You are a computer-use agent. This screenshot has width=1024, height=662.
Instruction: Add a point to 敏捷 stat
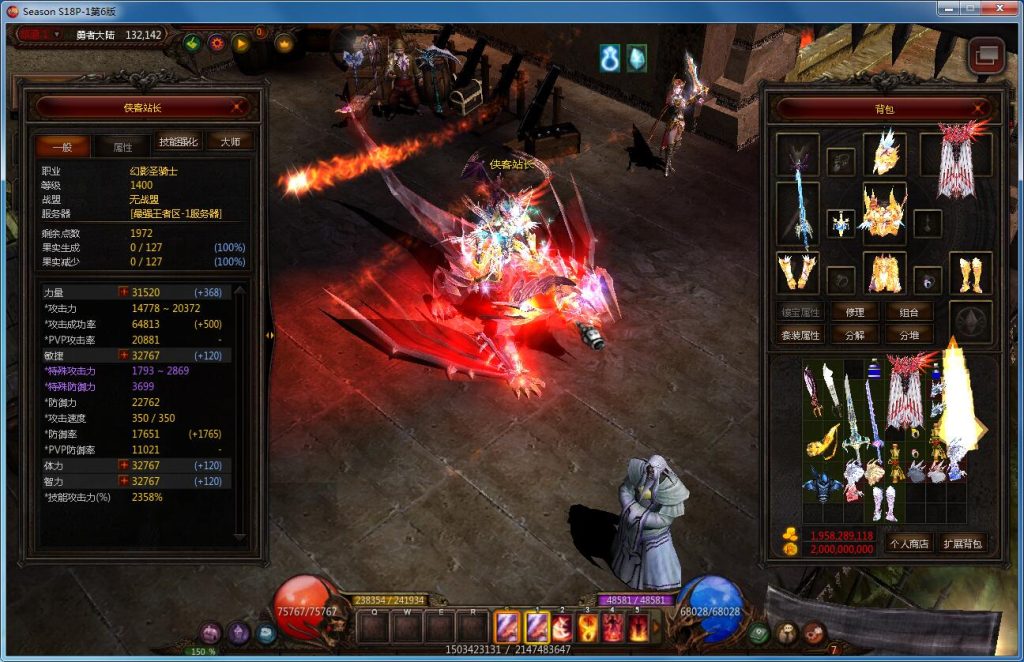point(124,355)
